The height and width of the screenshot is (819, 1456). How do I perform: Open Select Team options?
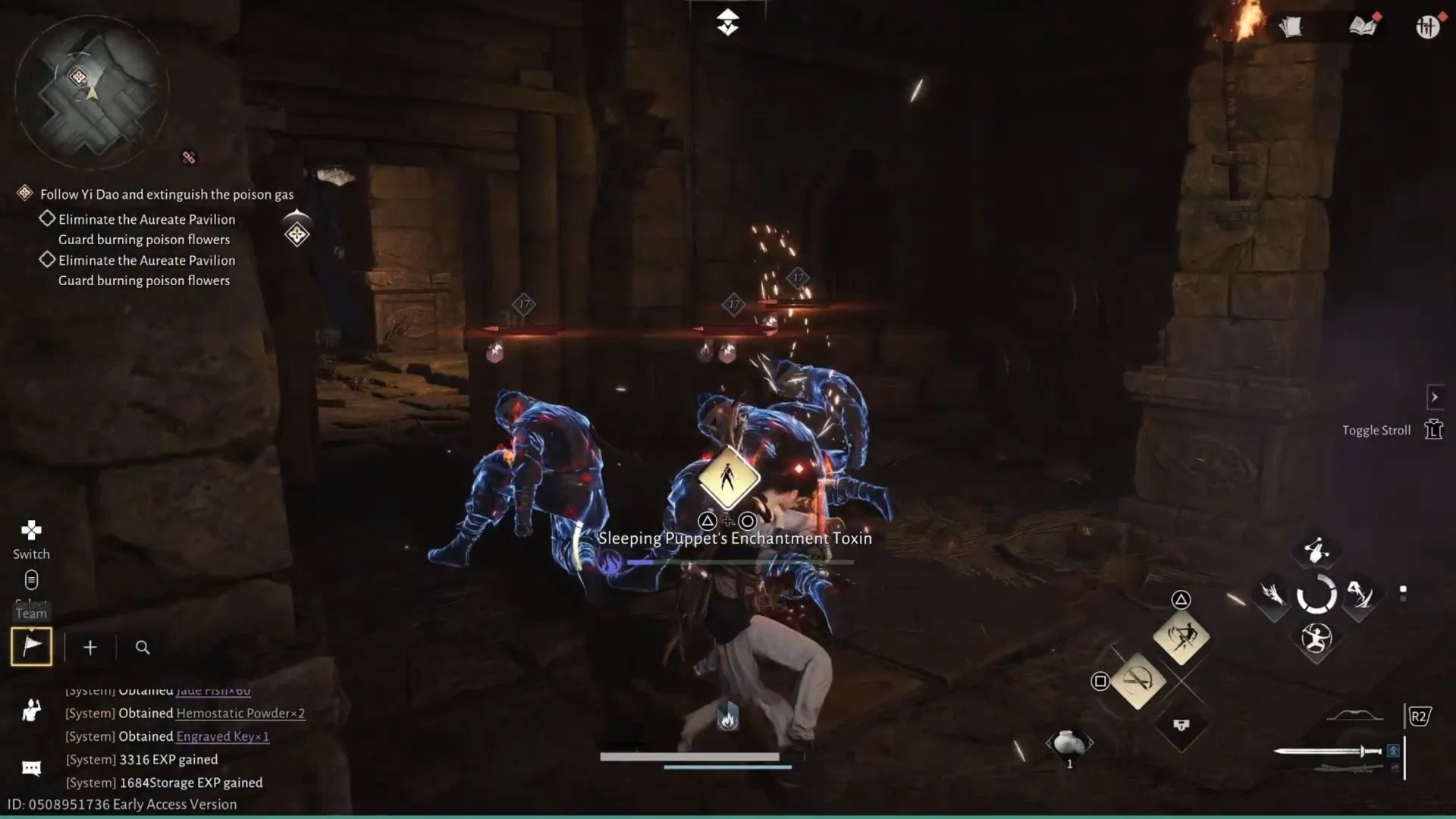coord(31,580)
